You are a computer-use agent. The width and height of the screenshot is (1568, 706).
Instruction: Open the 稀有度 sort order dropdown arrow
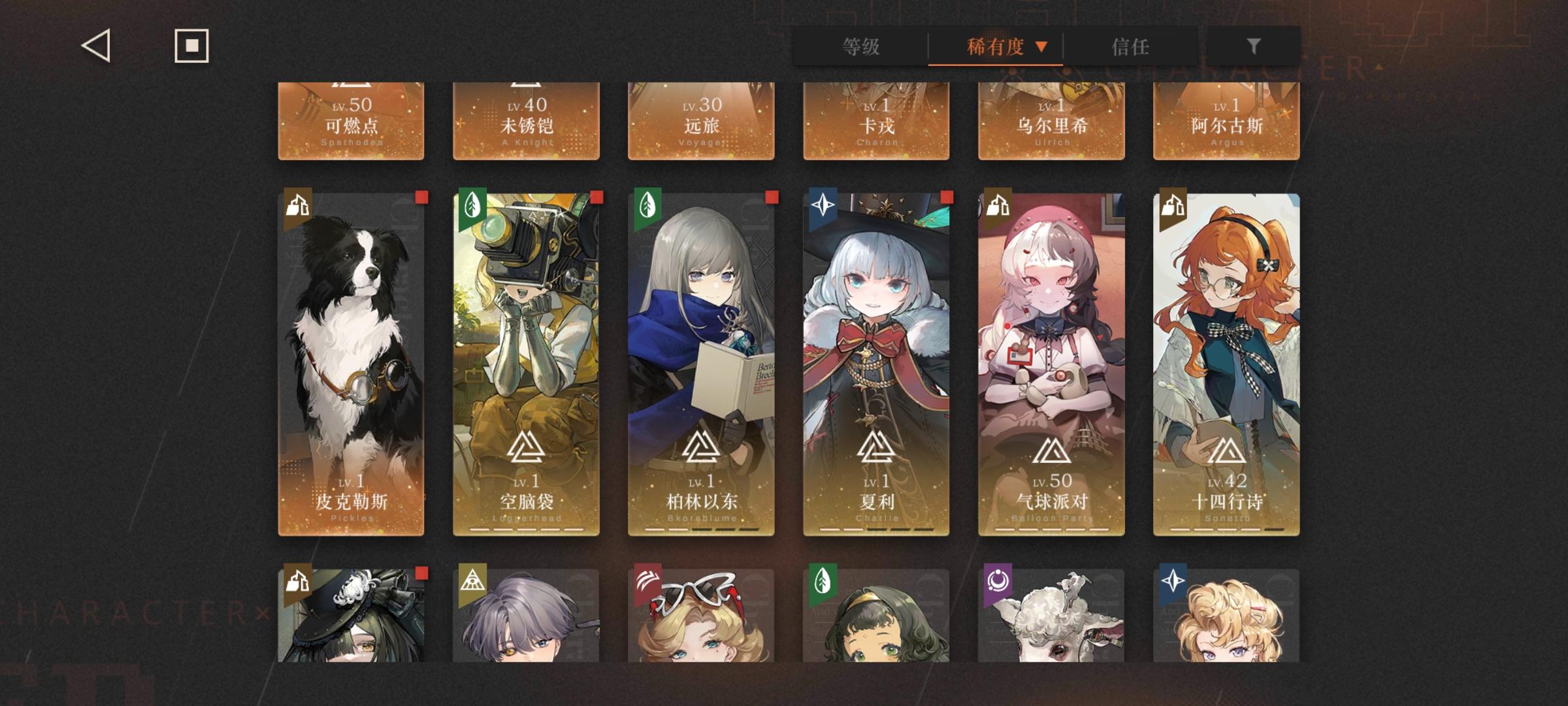click(1043, 46)
